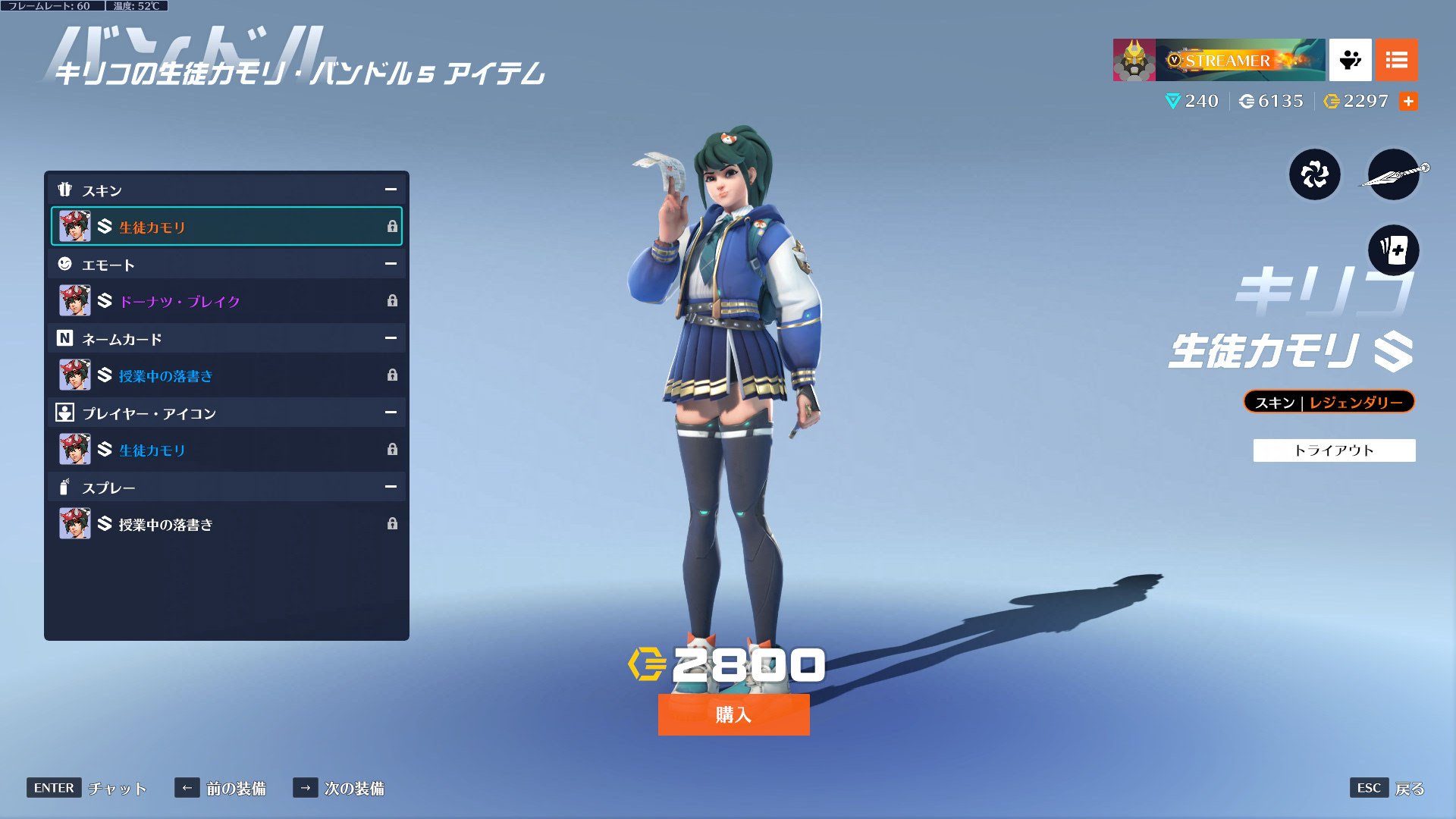Go to previous equipment with 前の装備

point(221,789)
